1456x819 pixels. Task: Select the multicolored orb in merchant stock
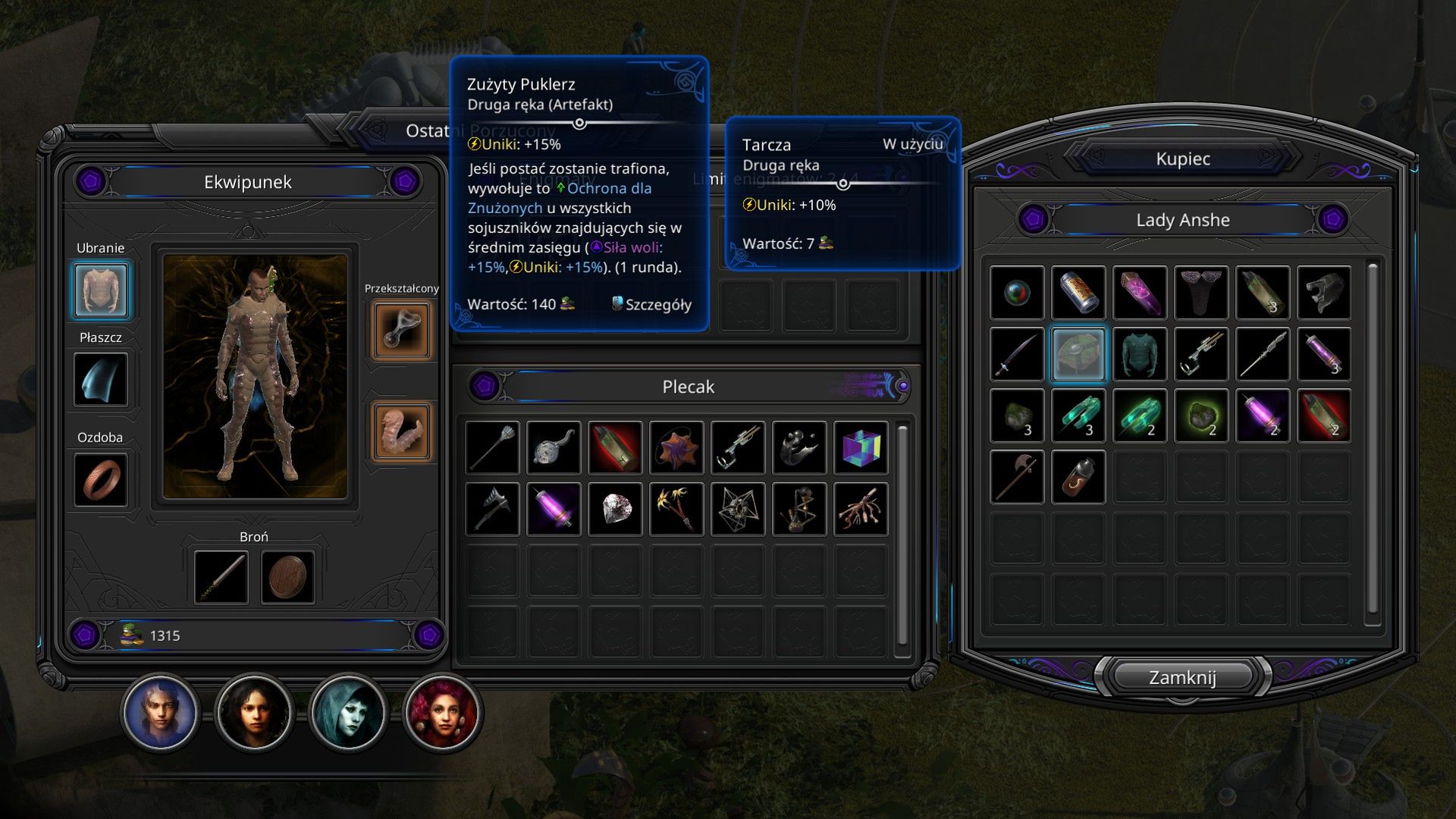(x=1016, y=293)
